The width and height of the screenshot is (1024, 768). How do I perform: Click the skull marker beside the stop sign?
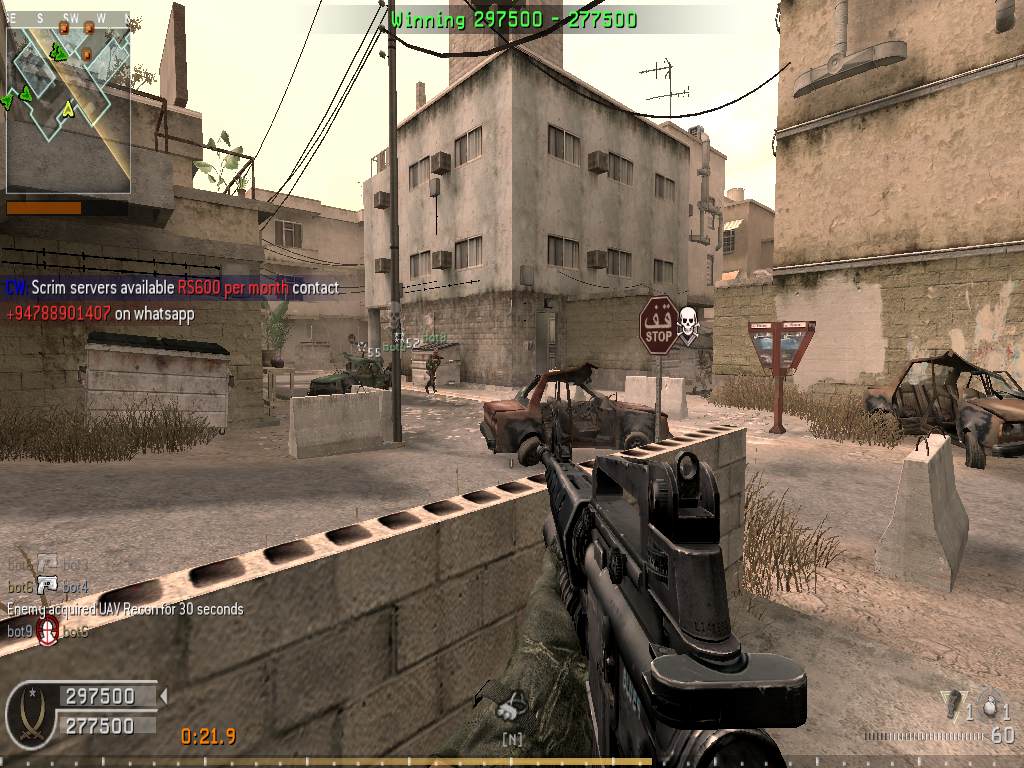click(x=687, y=320)
